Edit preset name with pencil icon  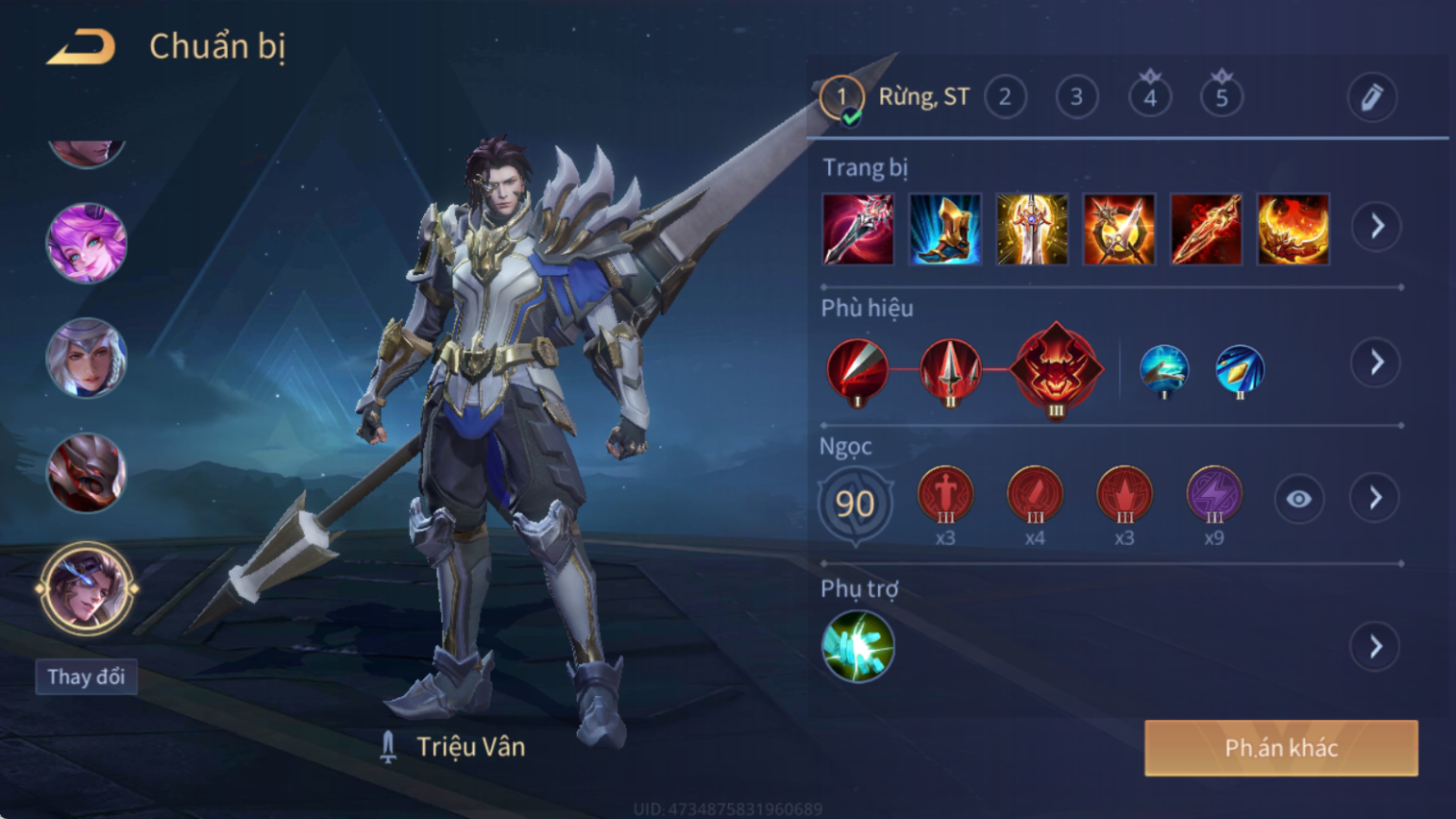1371,97
